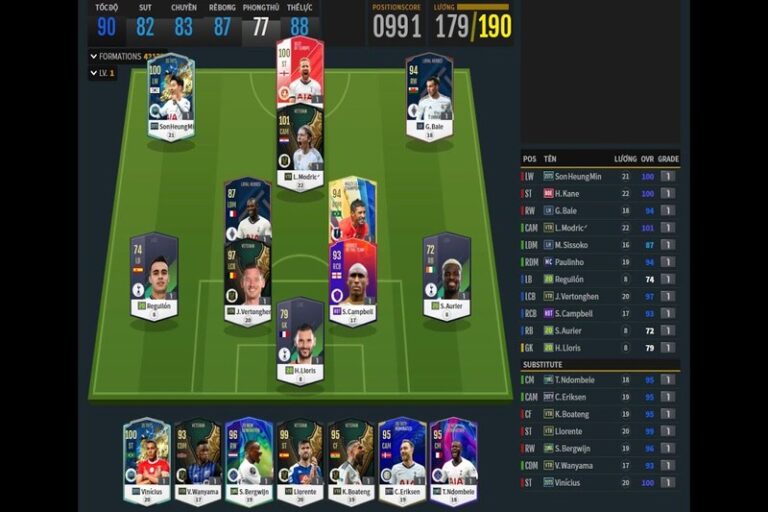
Task: Choose S. Campbell's card on the pitch
Action: tap(352, 282)
